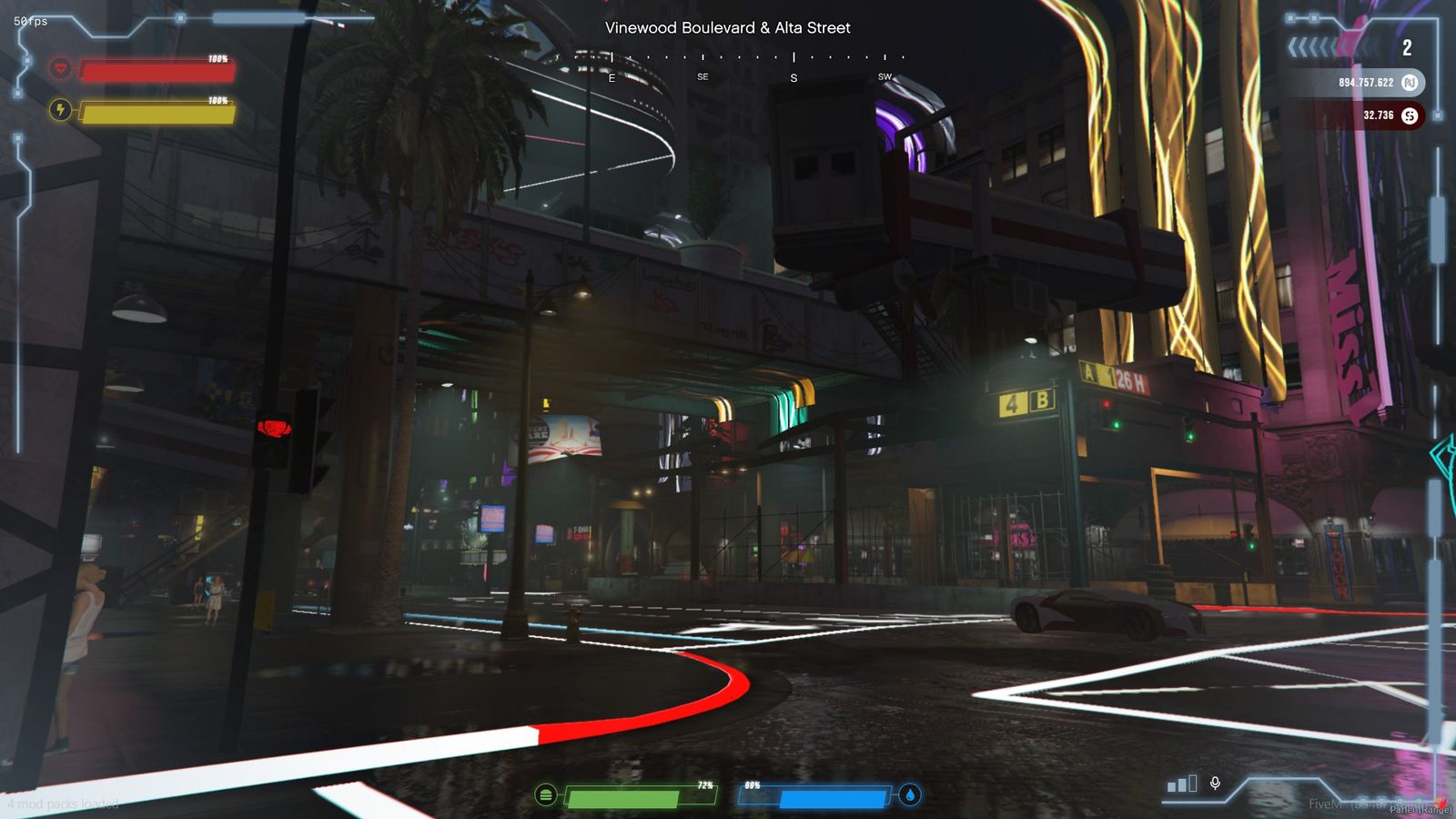Click the bank balance coin icon
This screenshot has width=1456, height=819.
[1410, 82]
